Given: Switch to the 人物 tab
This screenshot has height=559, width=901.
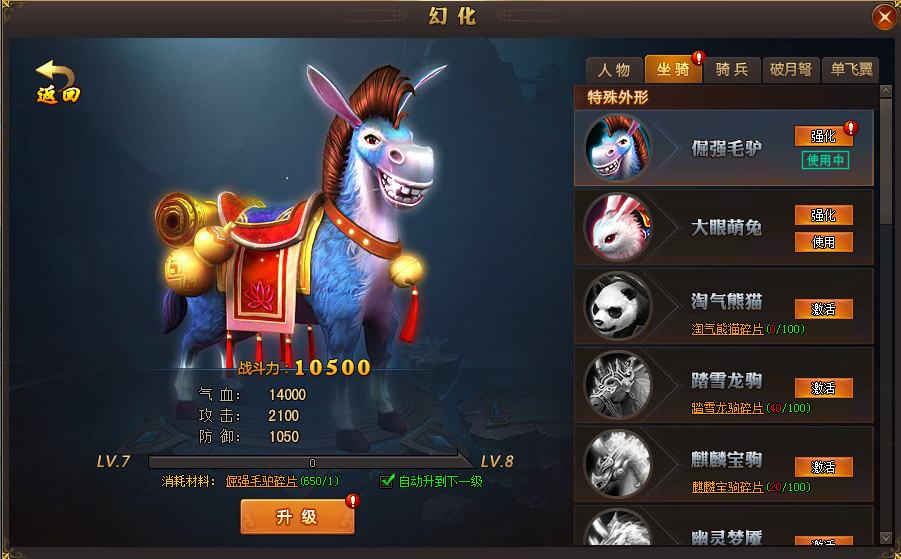Looking at the screenshot, I should [614, 70].
